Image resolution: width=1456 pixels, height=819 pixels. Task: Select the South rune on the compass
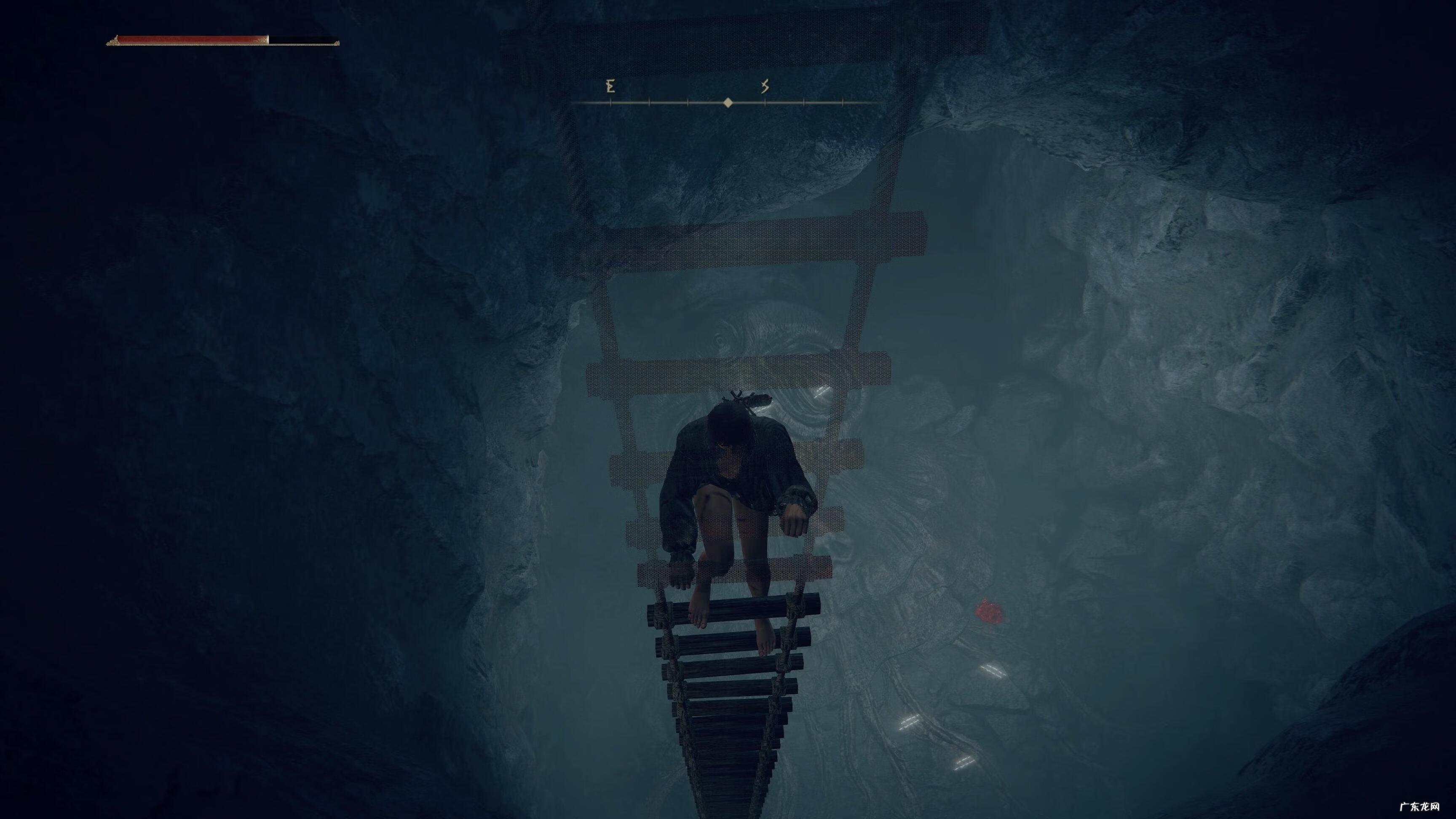[765, 86]
